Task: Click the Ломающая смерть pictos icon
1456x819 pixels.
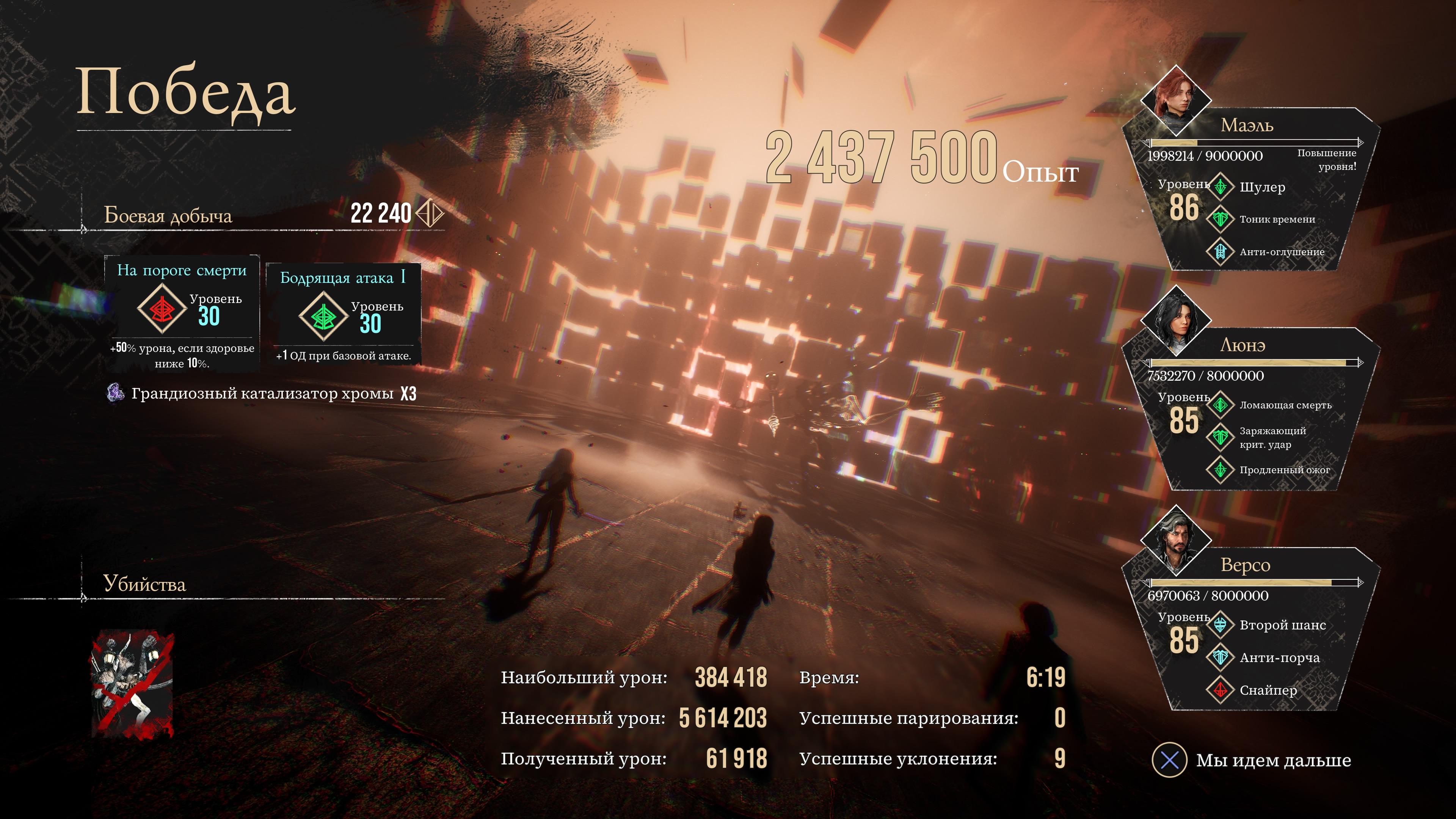Action: coord(1221,405)
